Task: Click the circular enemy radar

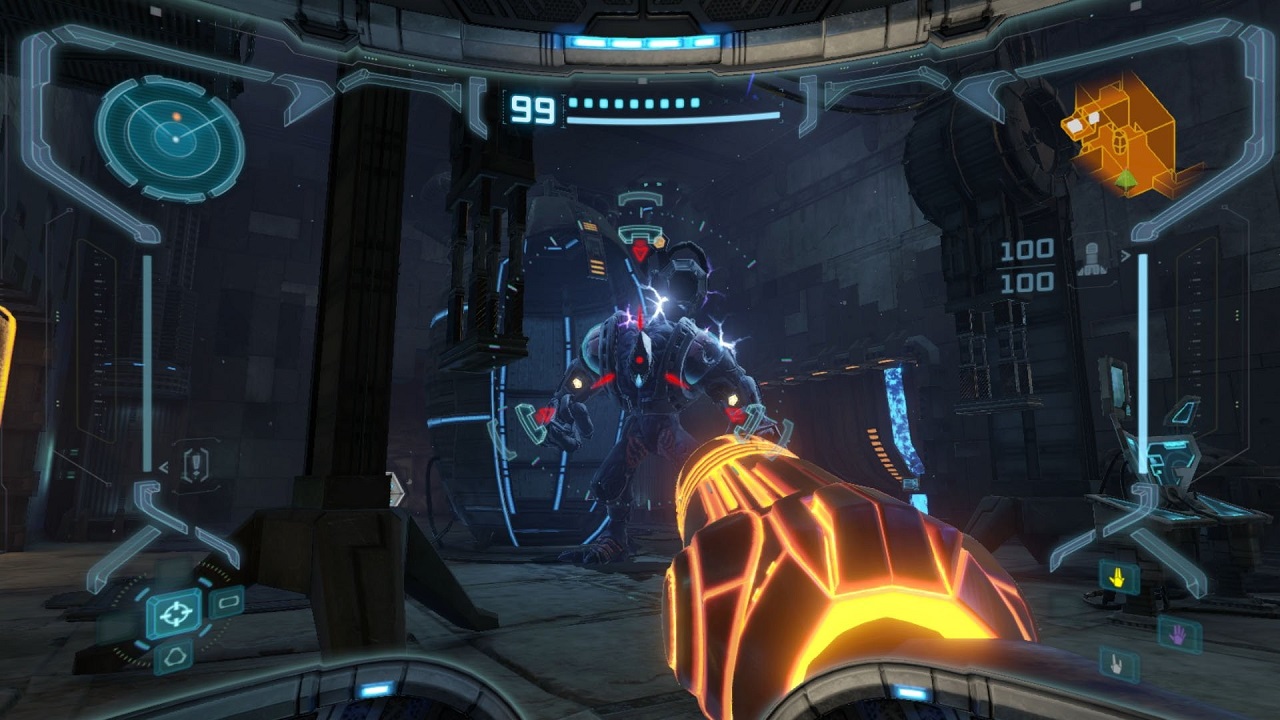Action: pos(171,138)
